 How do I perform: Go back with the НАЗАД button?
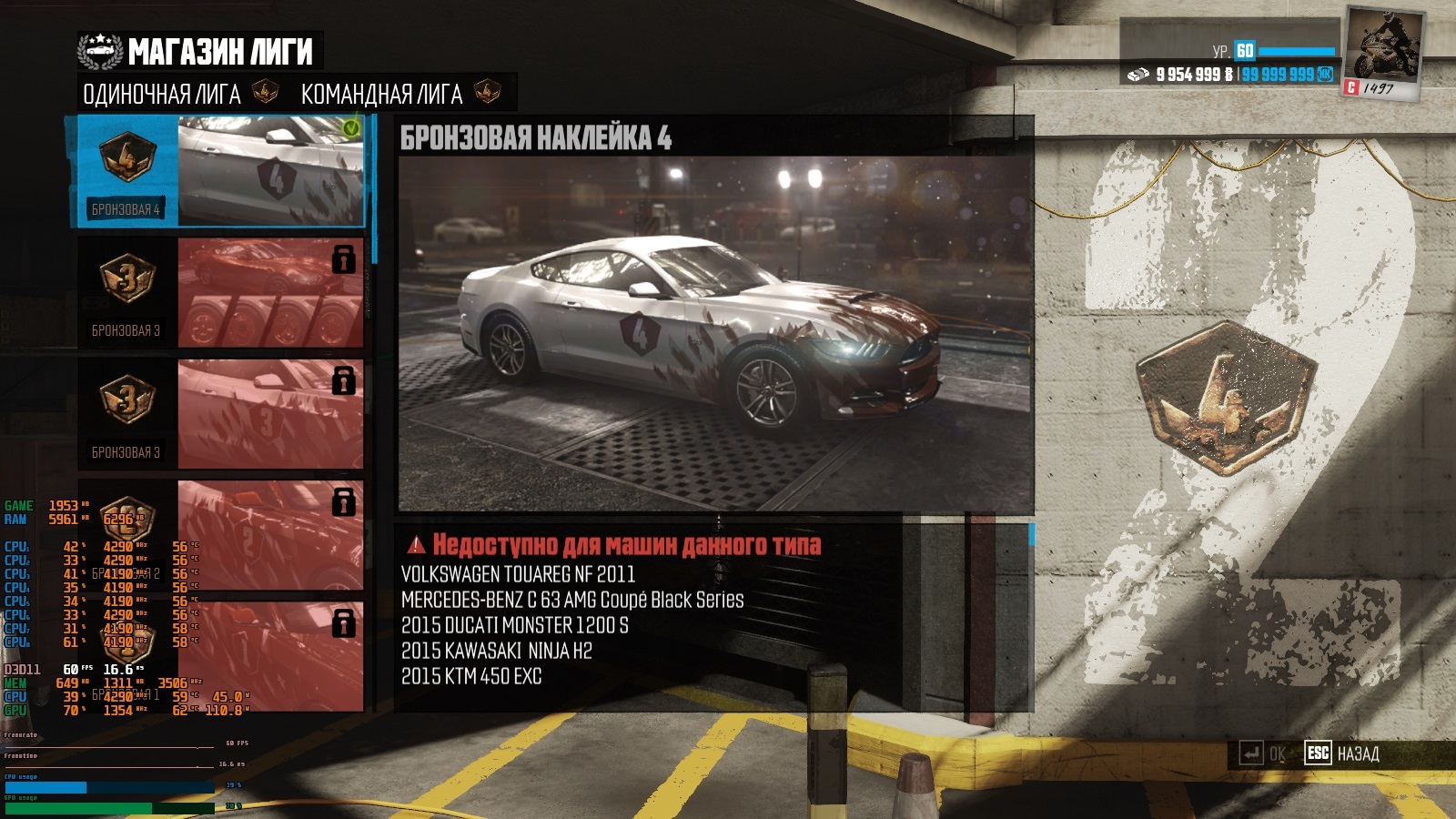click(x=1343, y=753)
